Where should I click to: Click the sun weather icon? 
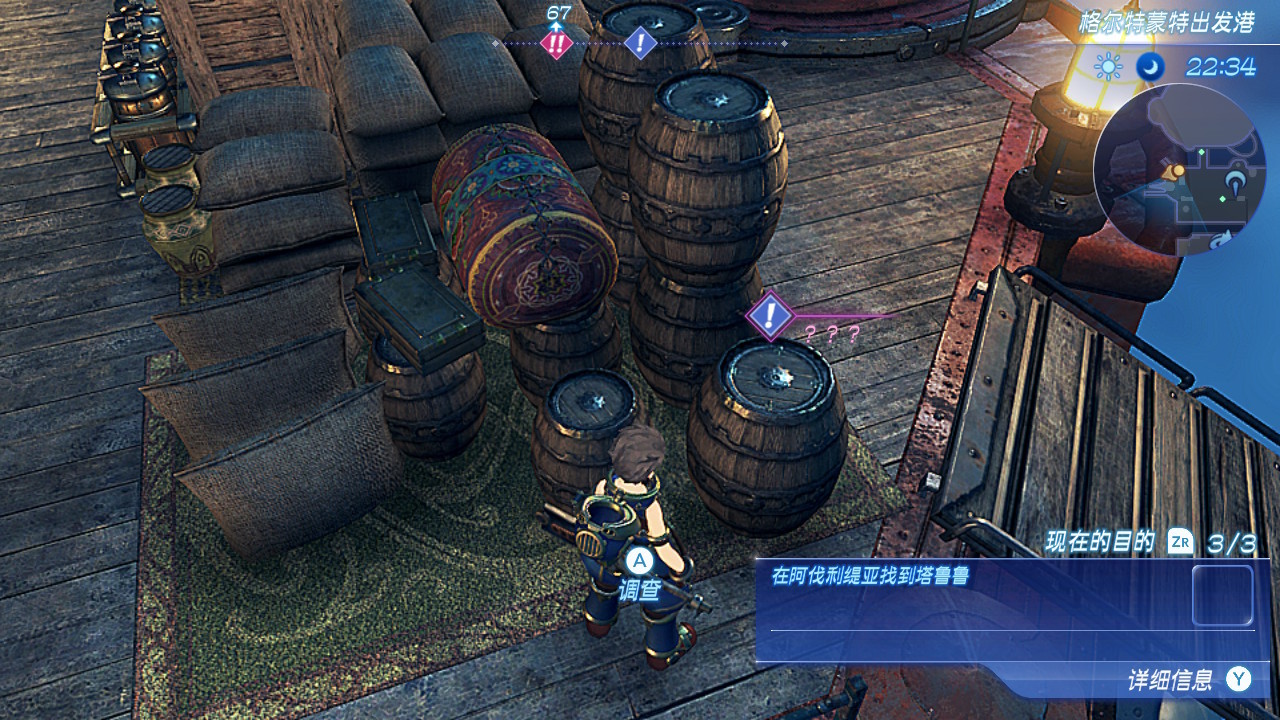click(x=1107, y=67)
